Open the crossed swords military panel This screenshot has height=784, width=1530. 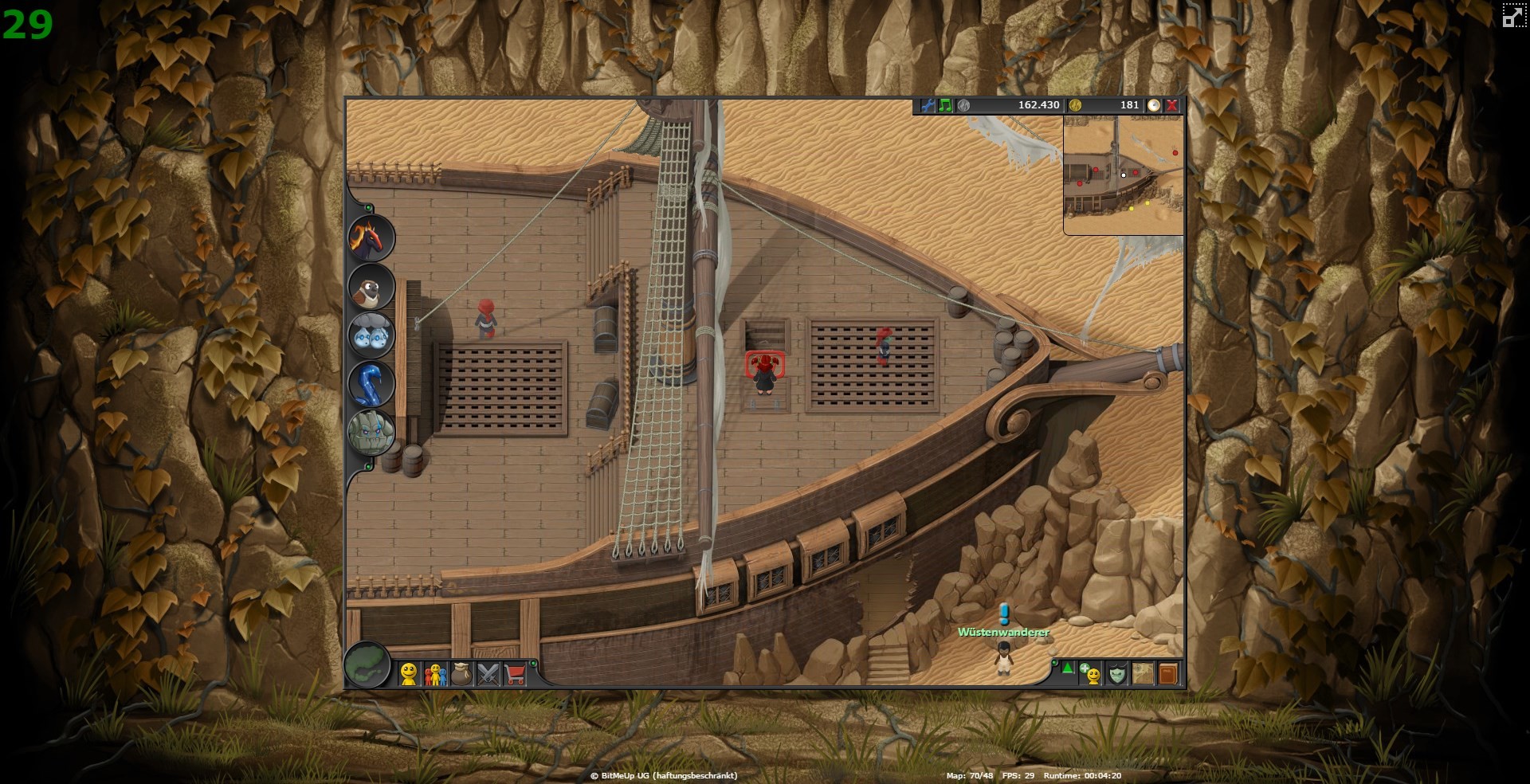point(488,675)
